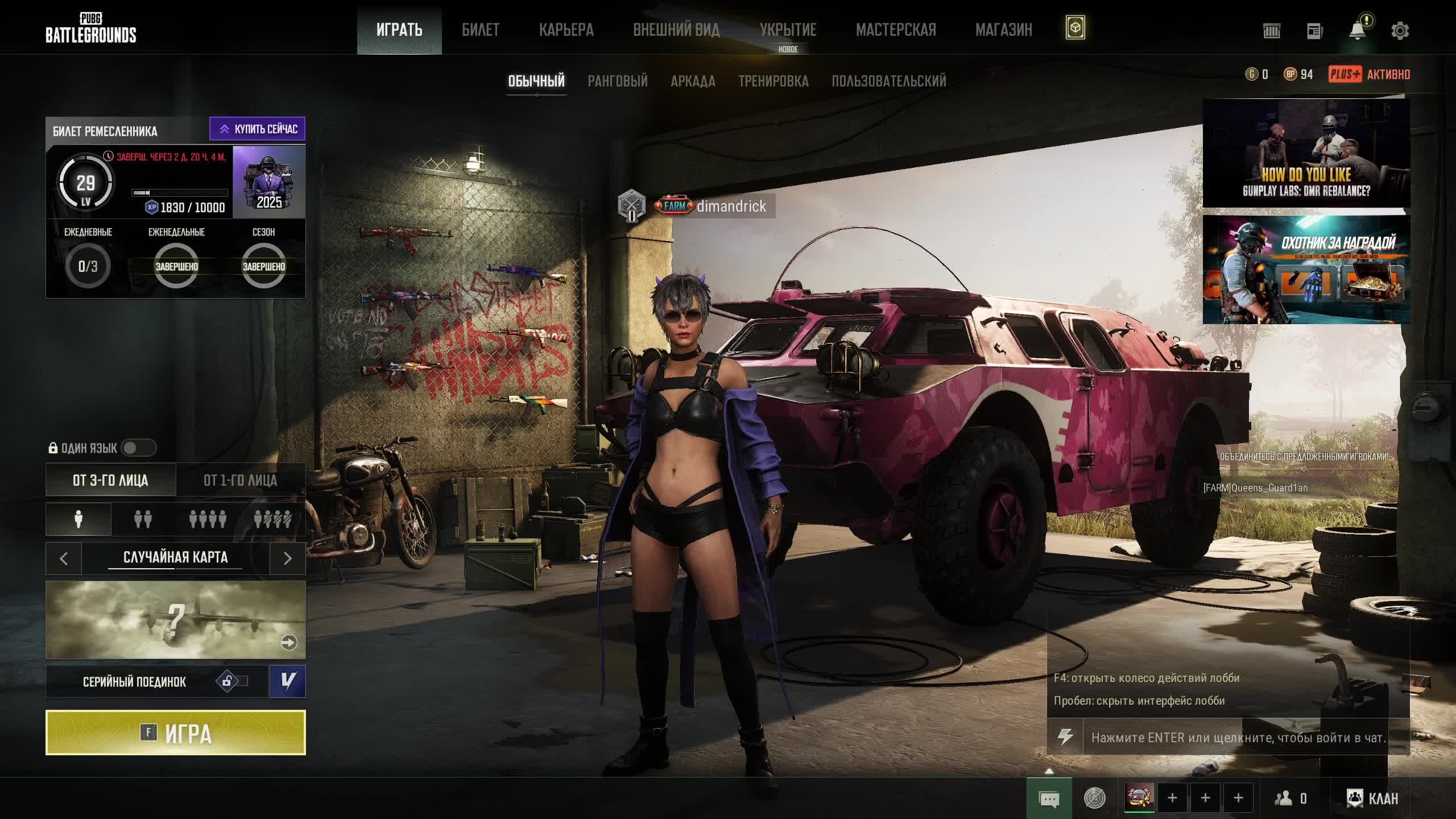Go to the КАРЬЕРА section
Image resolution: width=1456 pixels, height=819 pixels.
point(566,30)
